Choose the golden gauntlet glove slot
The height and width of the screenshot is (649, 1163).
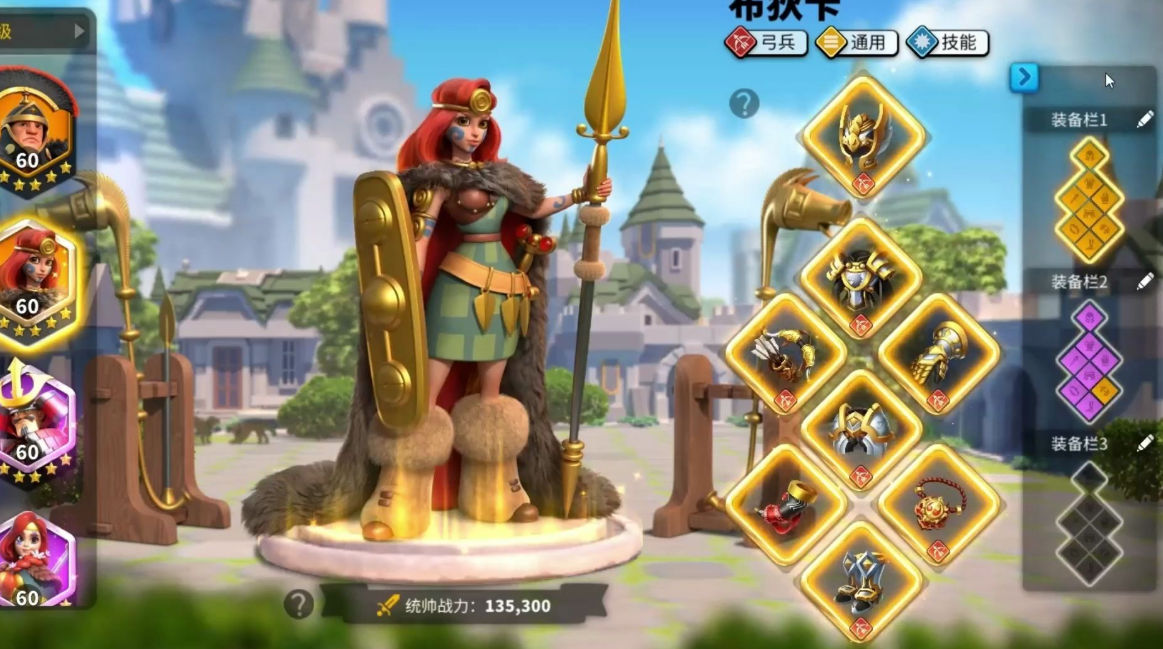(937, 354)
